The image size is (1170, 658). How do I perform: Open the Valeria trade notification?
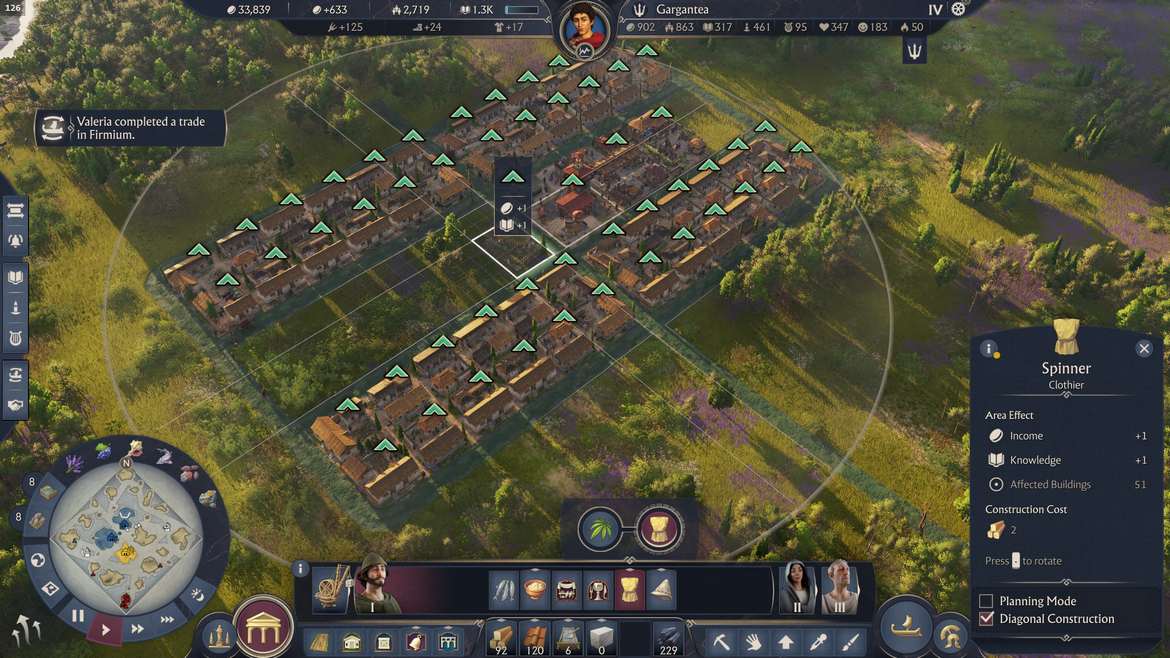tap(130, 128)
